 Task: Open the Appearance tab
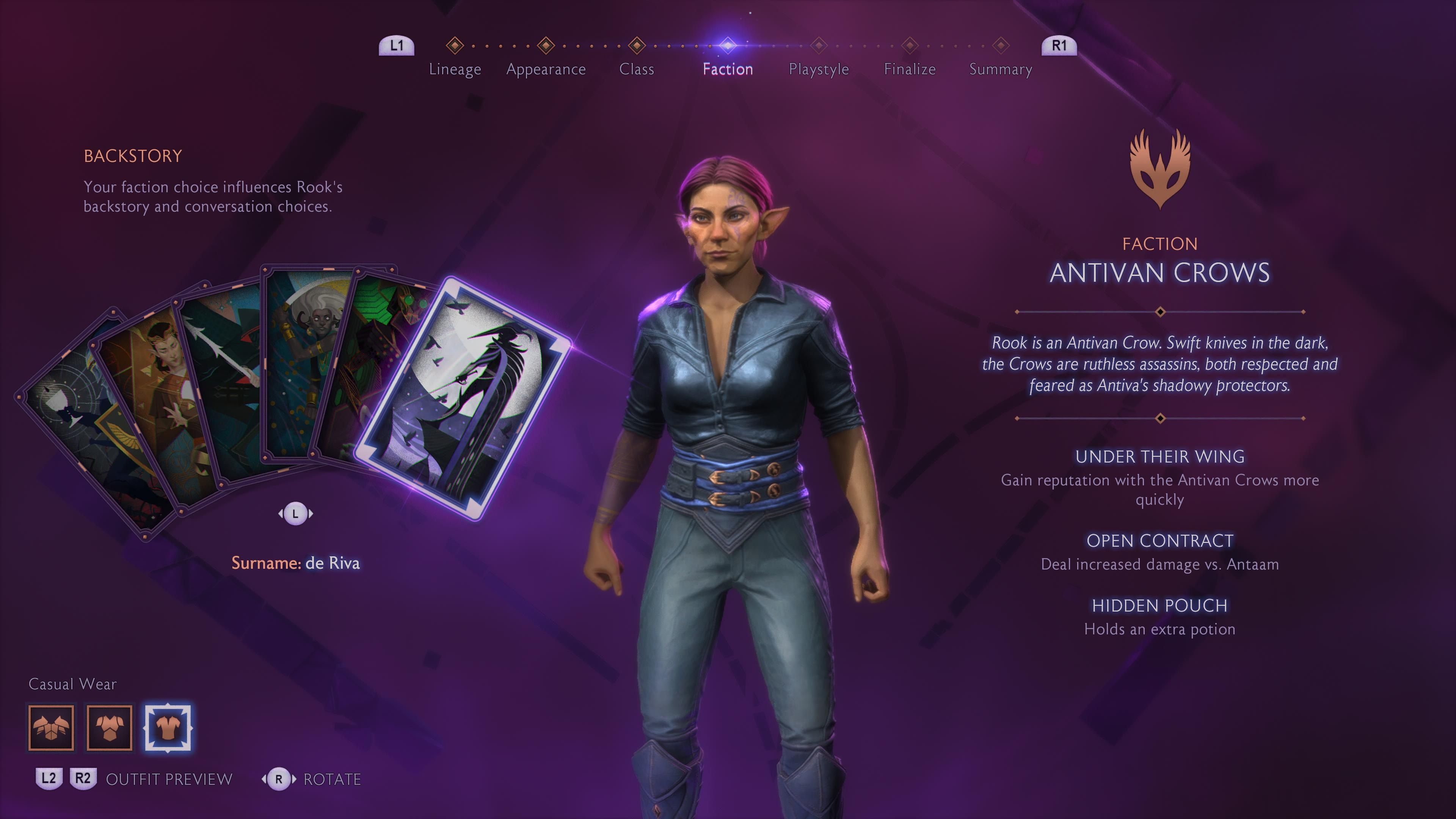click(x=546, y=68)
